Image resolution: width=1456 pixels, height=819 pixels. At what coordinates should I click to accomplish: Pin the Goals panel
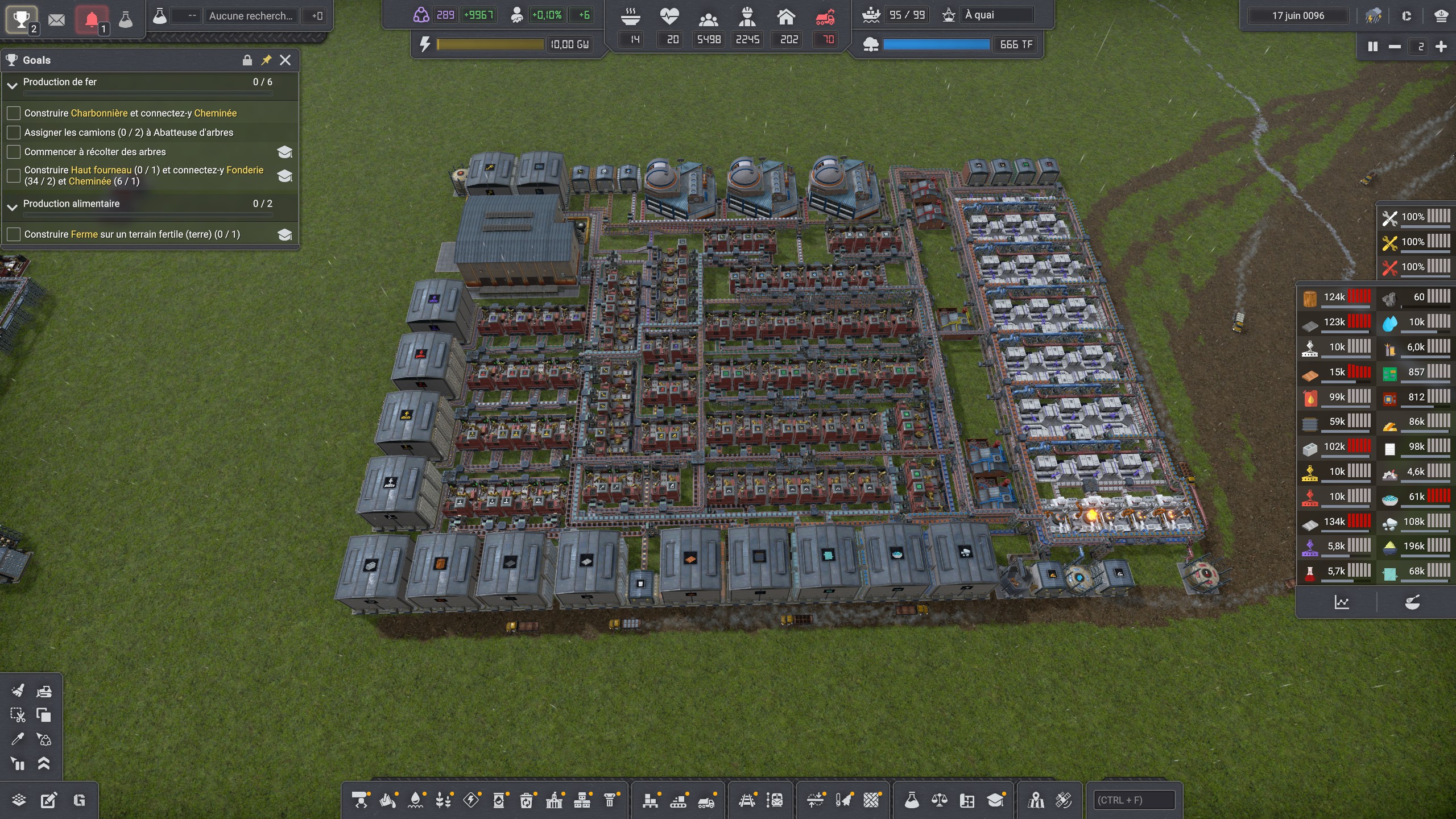[x=266, y=60]
